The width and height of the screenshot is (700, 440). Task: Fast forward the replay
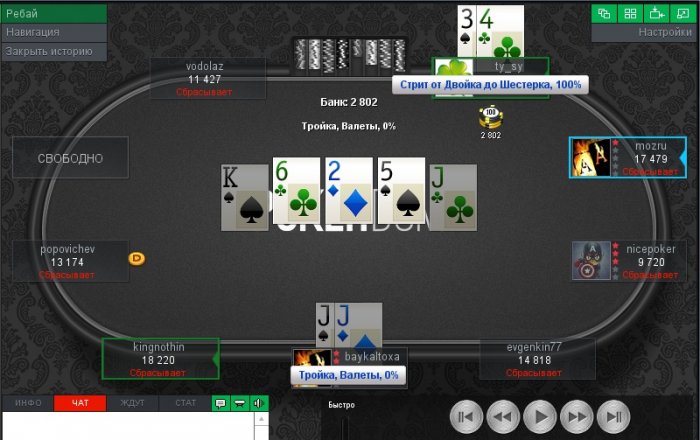[578, 416]
